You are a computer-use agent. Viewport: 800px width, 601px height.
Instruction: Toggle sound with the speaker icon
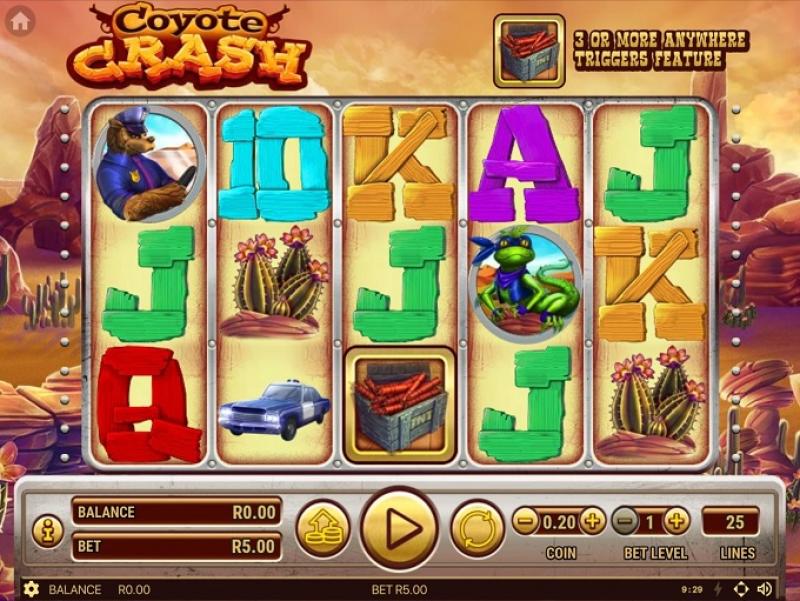point(765,589)
